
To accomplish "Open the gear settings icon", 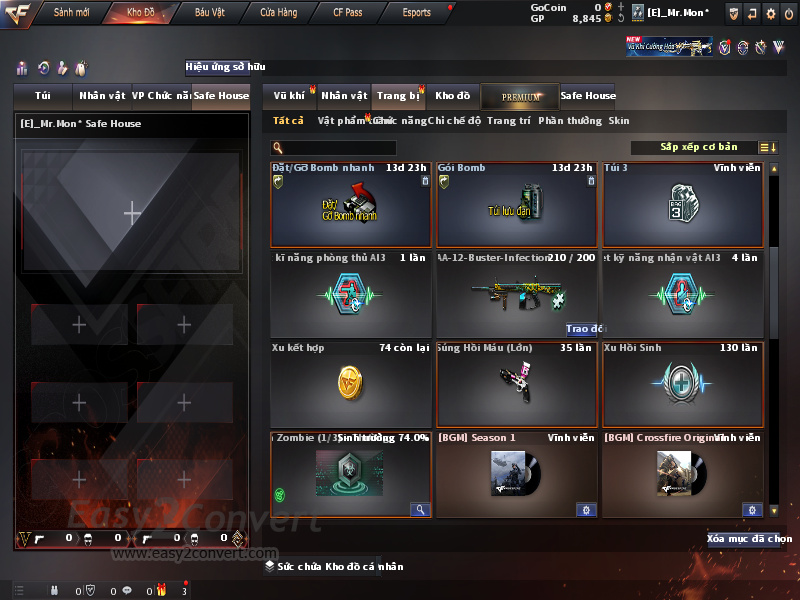I will 770,13.
